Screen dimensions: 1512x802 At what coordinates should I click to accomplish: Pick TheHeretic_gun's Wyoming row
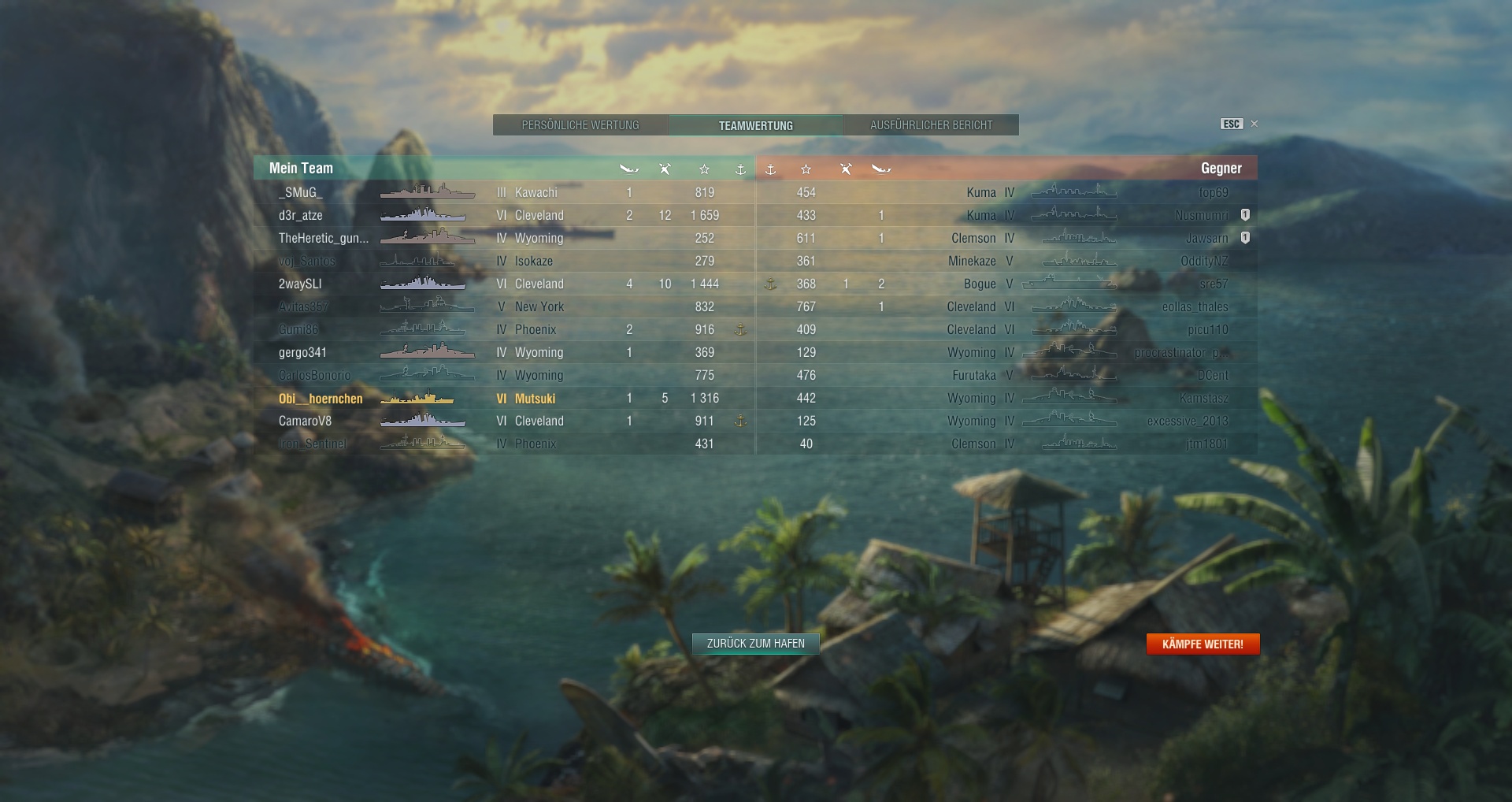pos(323,238)
